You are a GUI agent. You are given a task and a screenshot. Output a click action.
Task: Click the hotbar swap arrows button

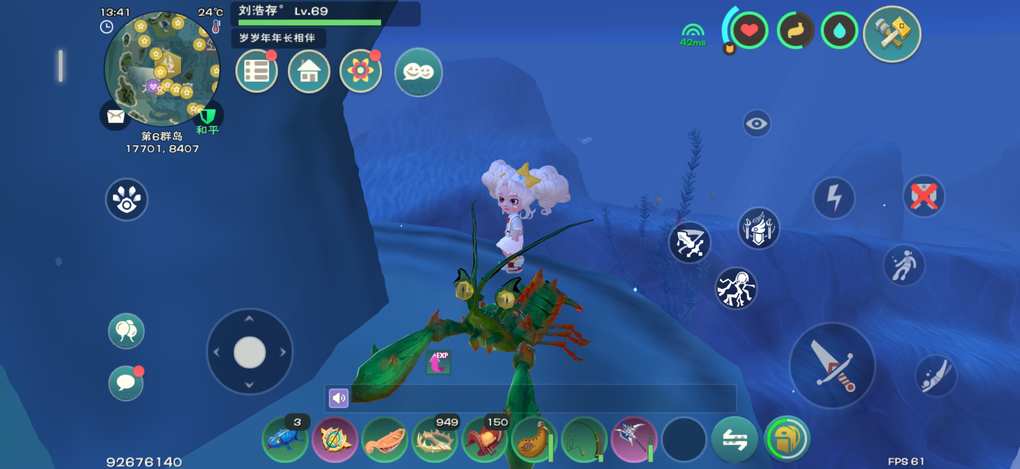(734, 438)
